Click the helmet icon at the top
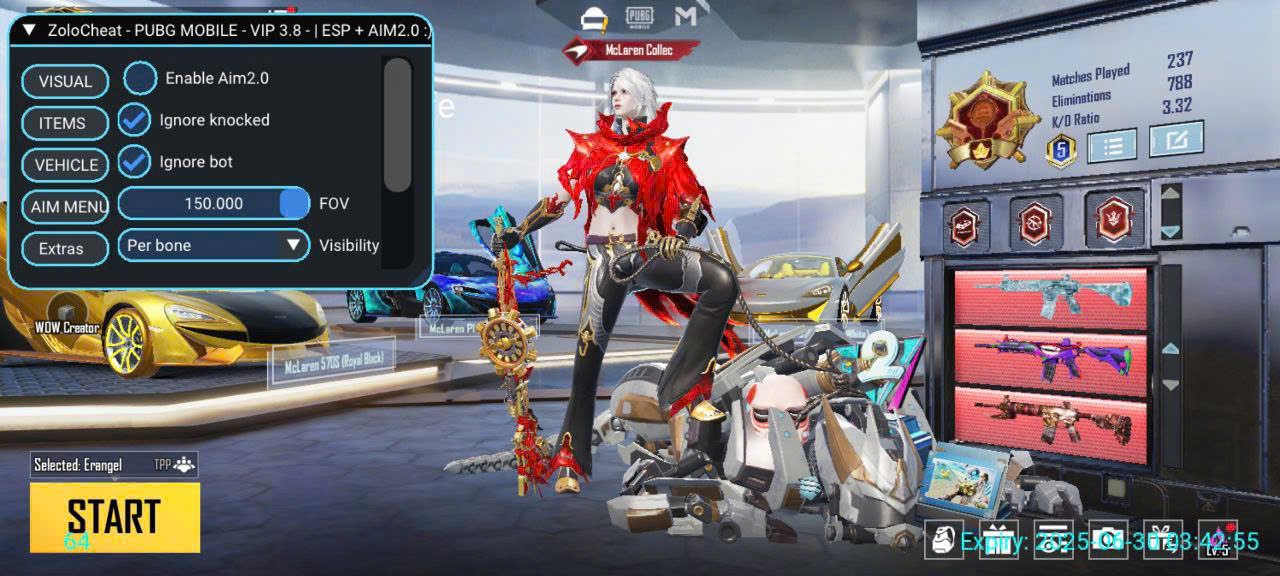This screenshot has width=1280, height=576. click(x=595, y=17)
